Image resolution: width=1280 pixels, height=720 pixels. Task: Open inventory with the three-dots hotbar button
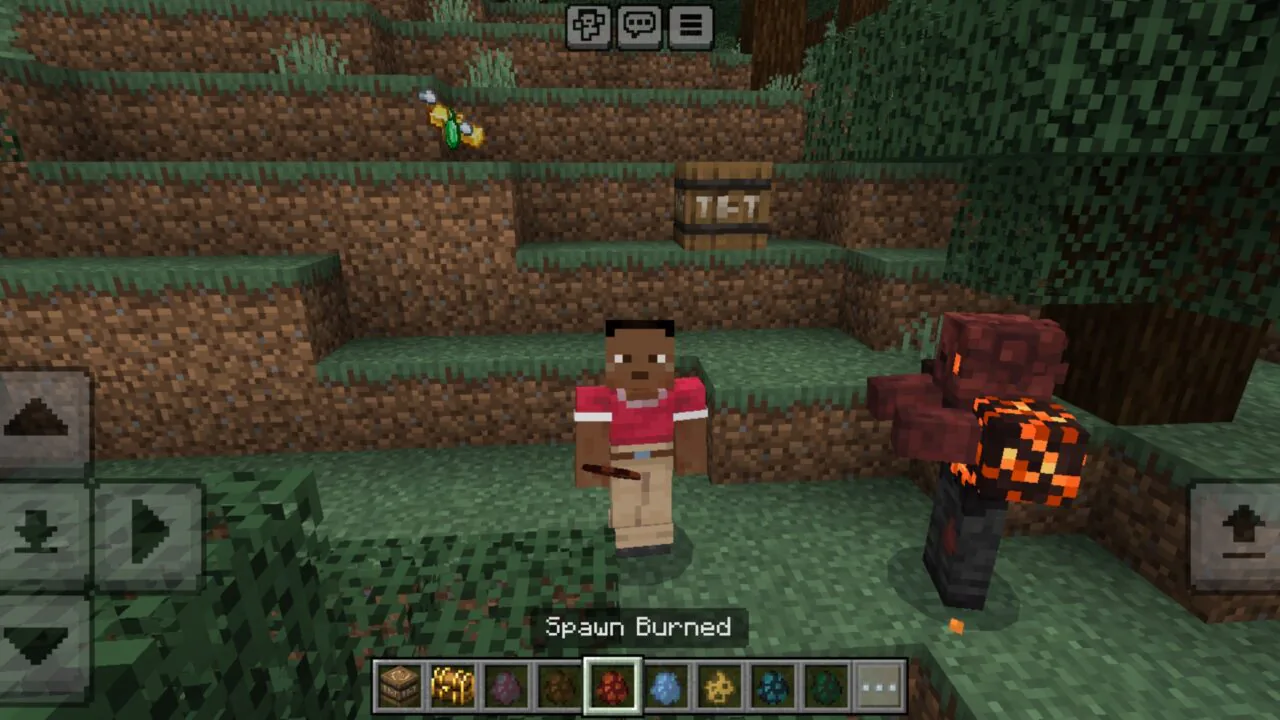(x=880, y=686)
